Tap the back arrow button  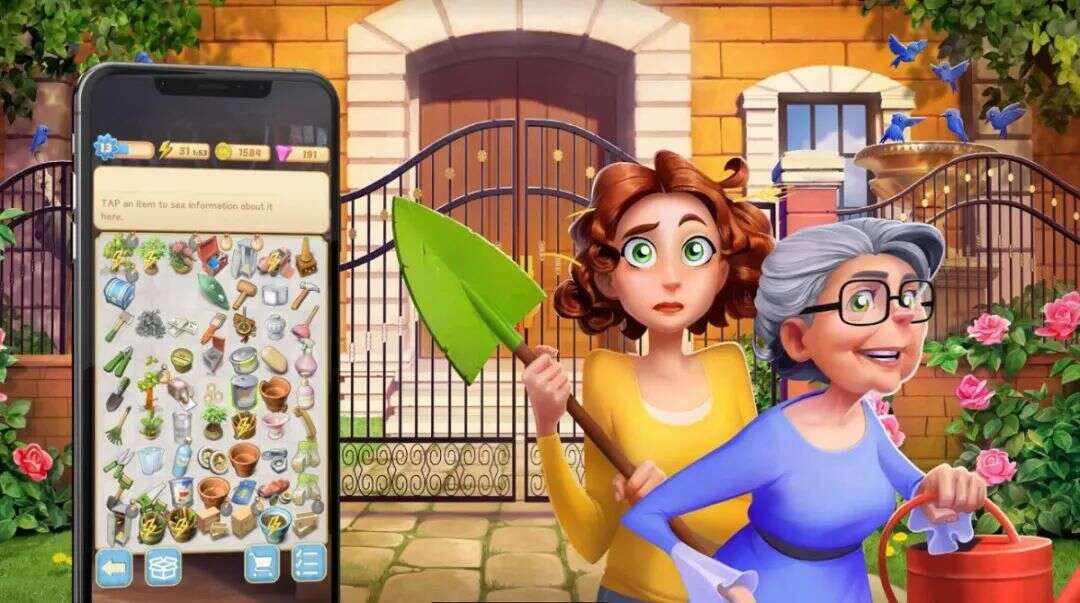(x=114, y=567)
